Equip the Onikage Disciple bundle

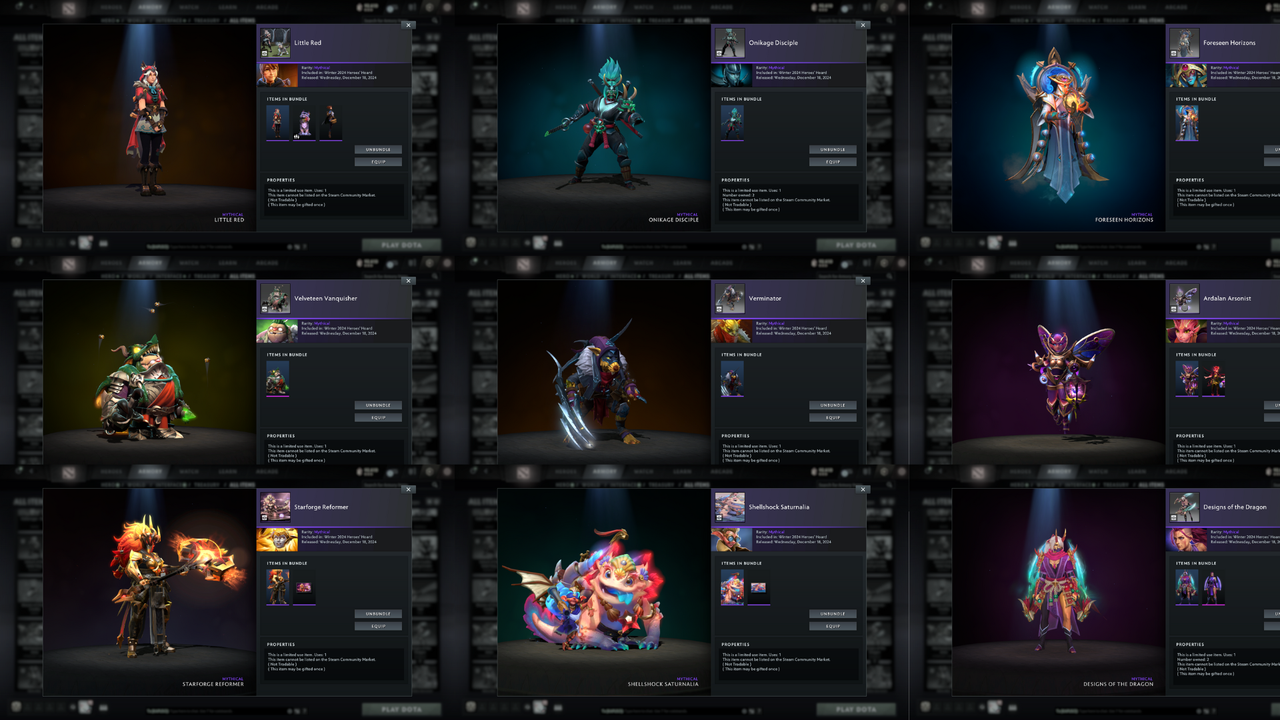(832, 161)
